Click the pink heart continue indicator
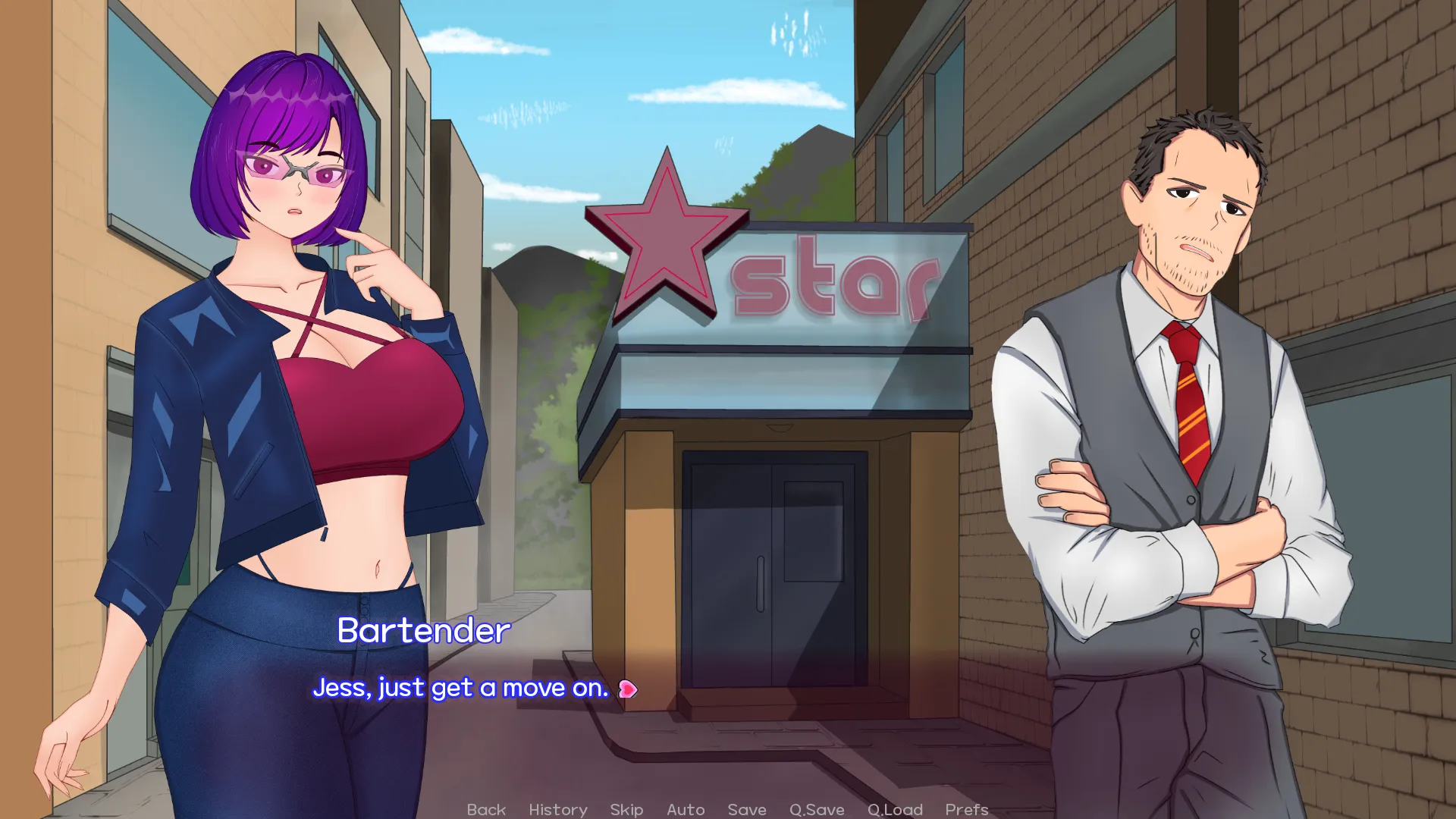1456x819 pixels. pos(628,689)
